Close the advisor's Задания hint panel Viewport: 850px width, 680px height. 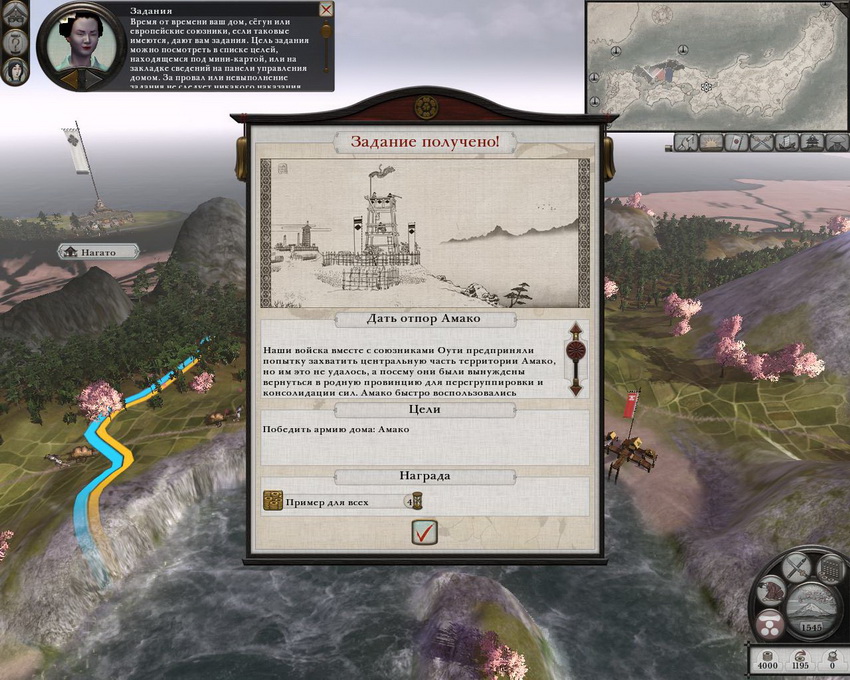pos(326,9)
